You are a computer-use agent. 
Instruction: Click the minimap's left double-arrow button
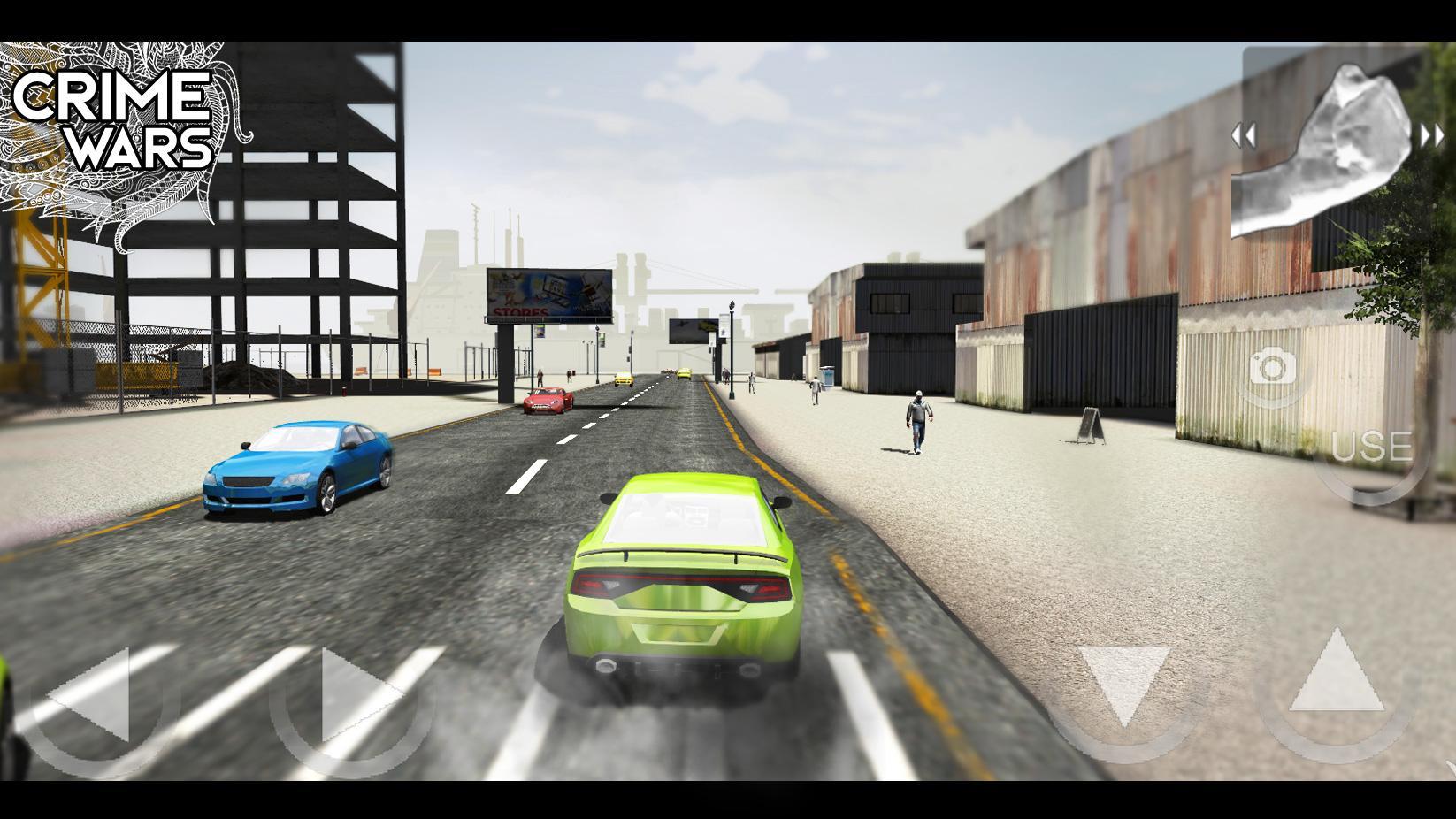(x=1244, y=136)
